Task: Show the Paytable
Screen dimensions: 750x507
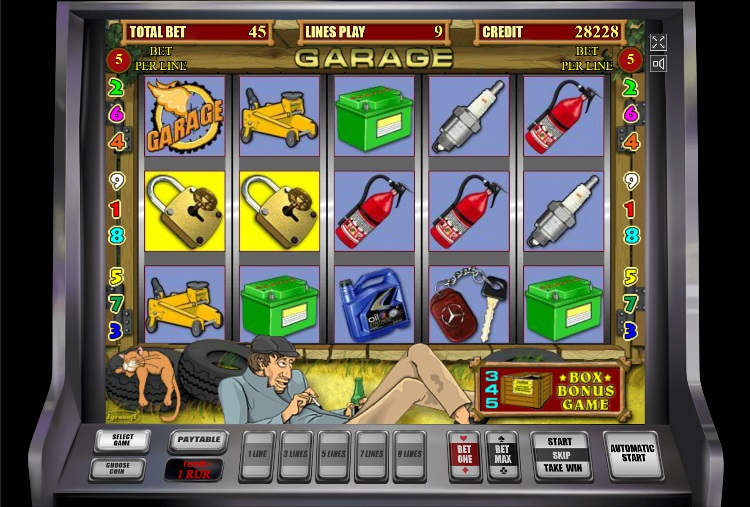Action: [197, 440]
